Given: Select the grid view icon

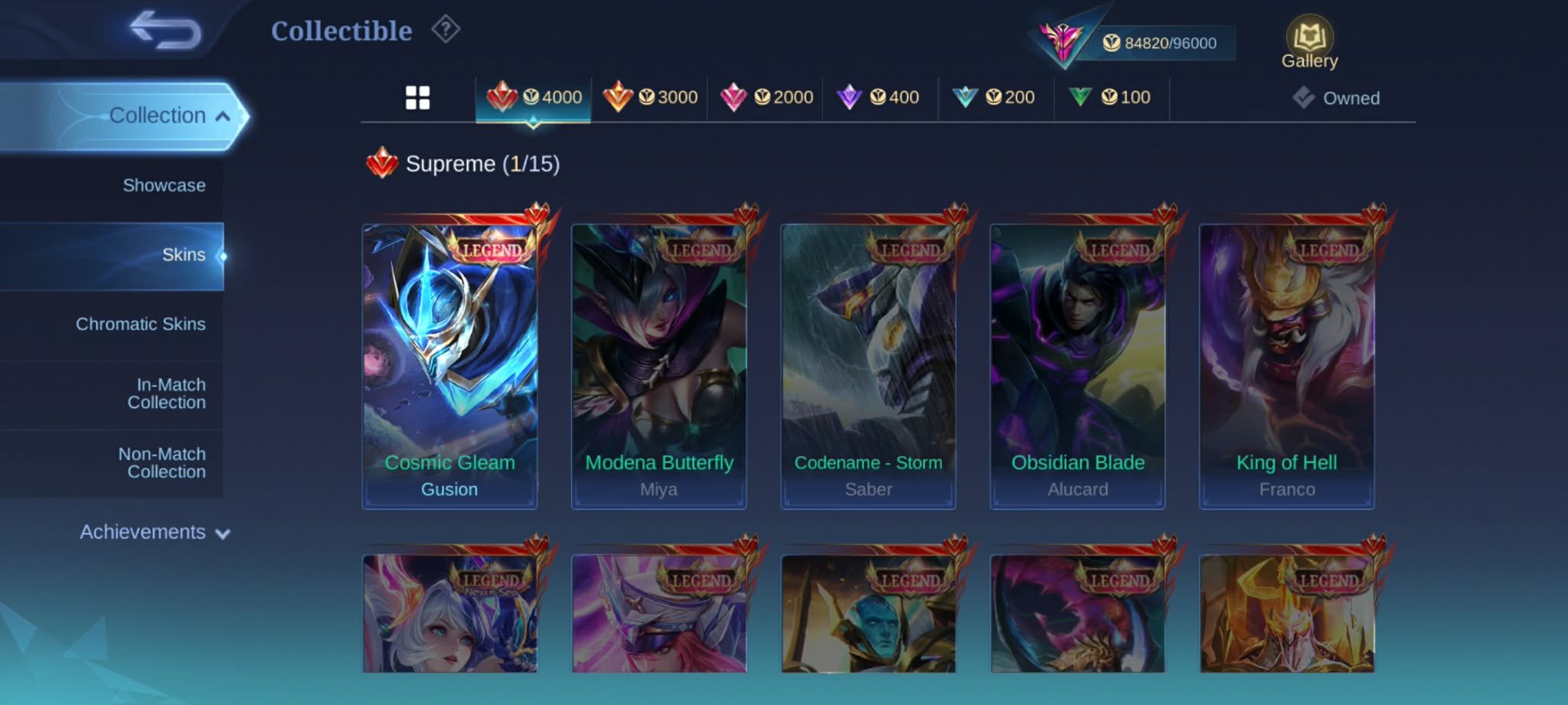Looking at the screenshot, I should [417, 97].
